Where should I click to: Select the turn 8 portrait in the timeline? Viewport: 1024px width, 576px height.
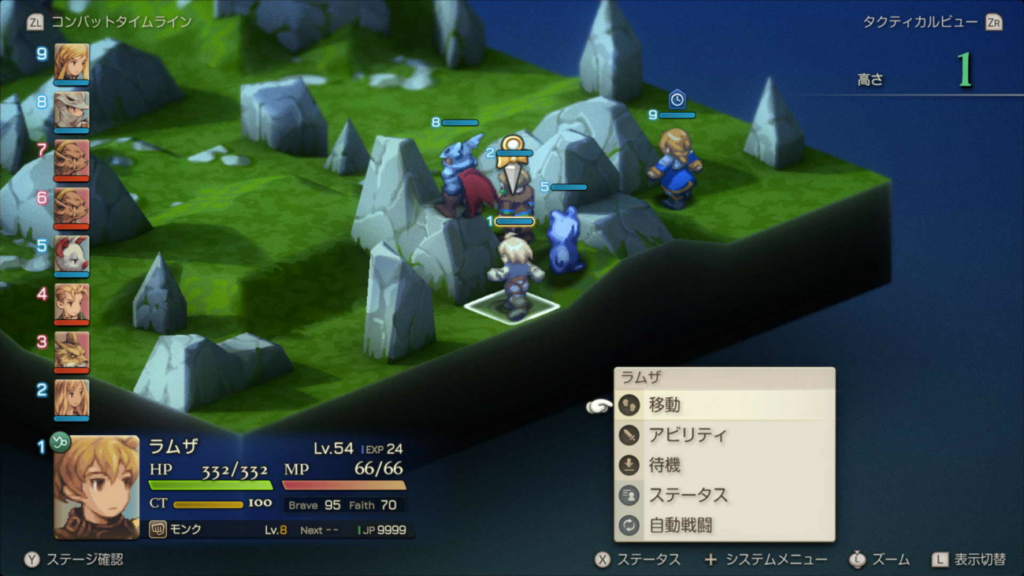pos(71,110)
